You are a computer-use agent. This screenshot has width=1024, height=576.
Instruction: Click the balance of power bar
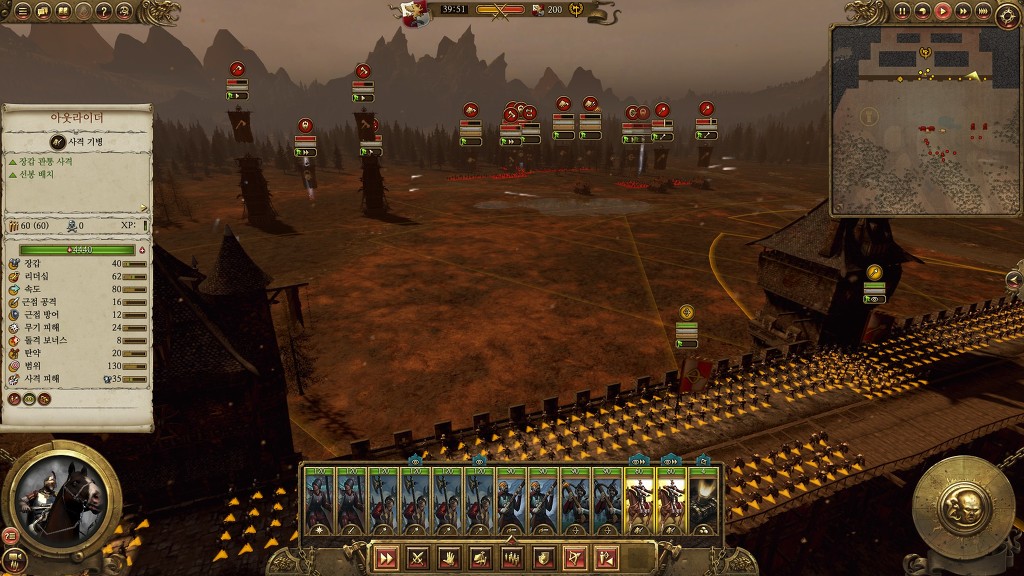[500, 10]
